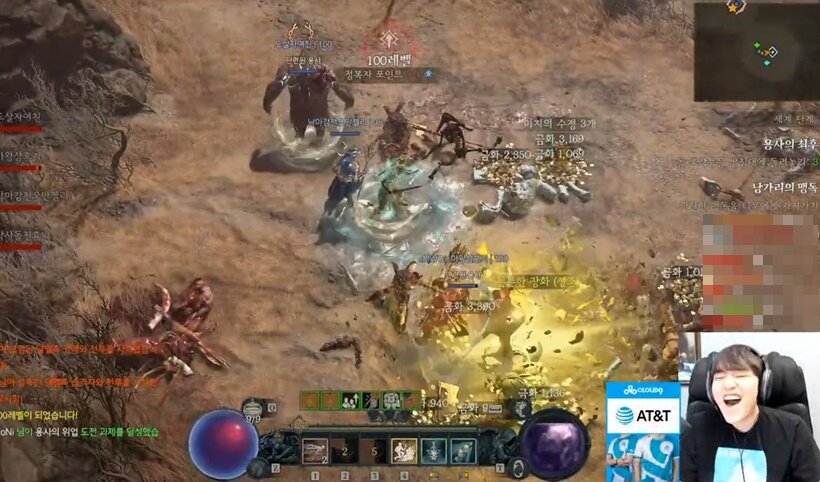Cast the last skill on the hotbar

click(461, 451)
